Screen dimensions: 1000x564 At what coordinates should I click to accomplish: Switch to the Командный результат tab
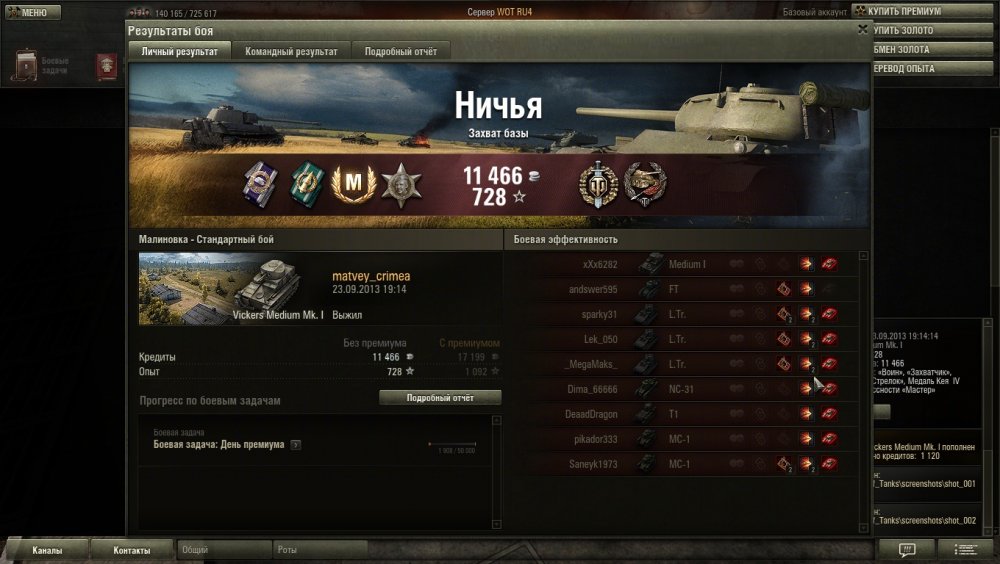[x=291, y=51]
